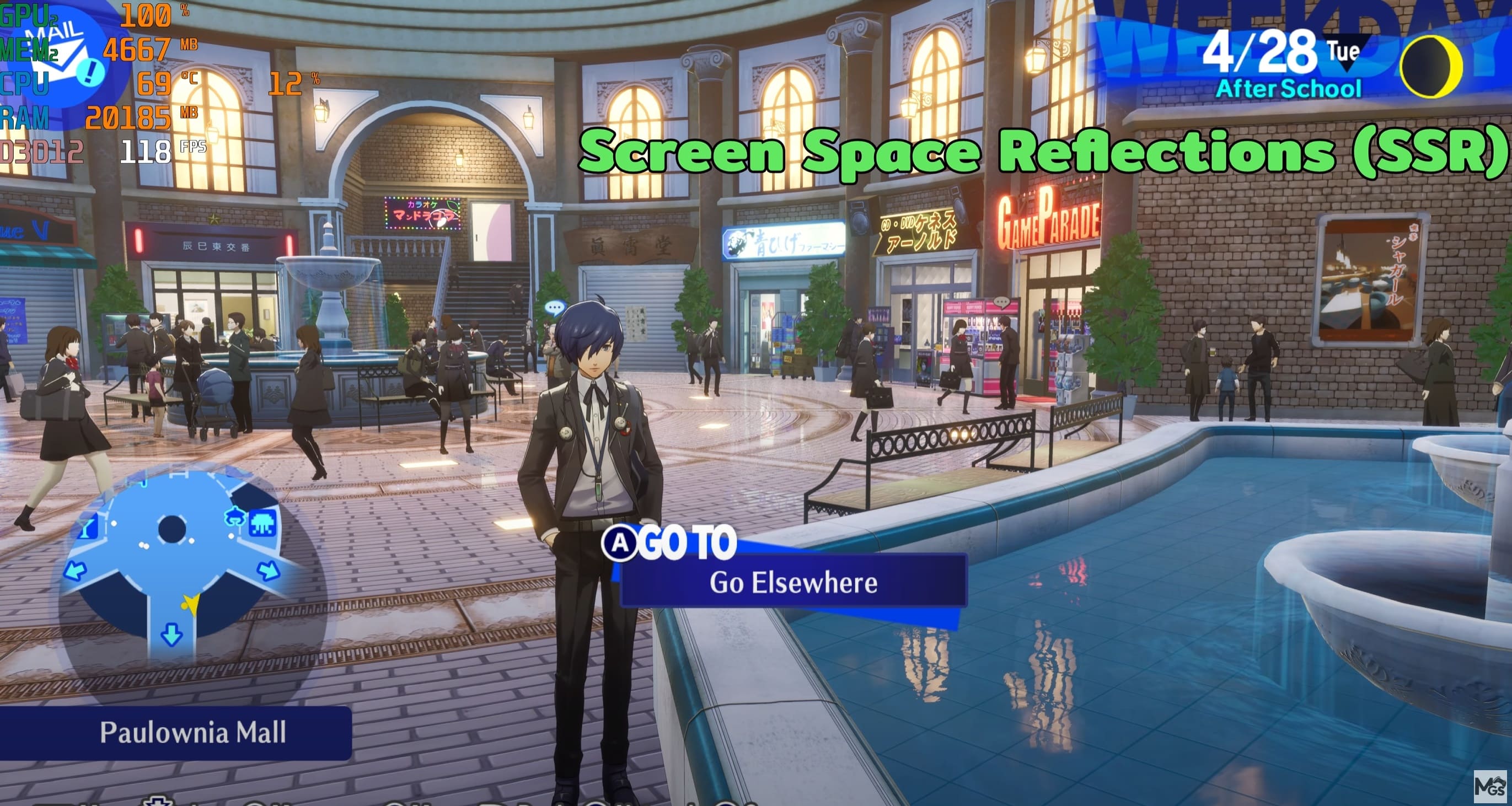The width and height of the screenshot is (1512, 806).
Task: Click the left navigation arrow on the minimap
Action: pyautogui.click(x=74, y=572)
